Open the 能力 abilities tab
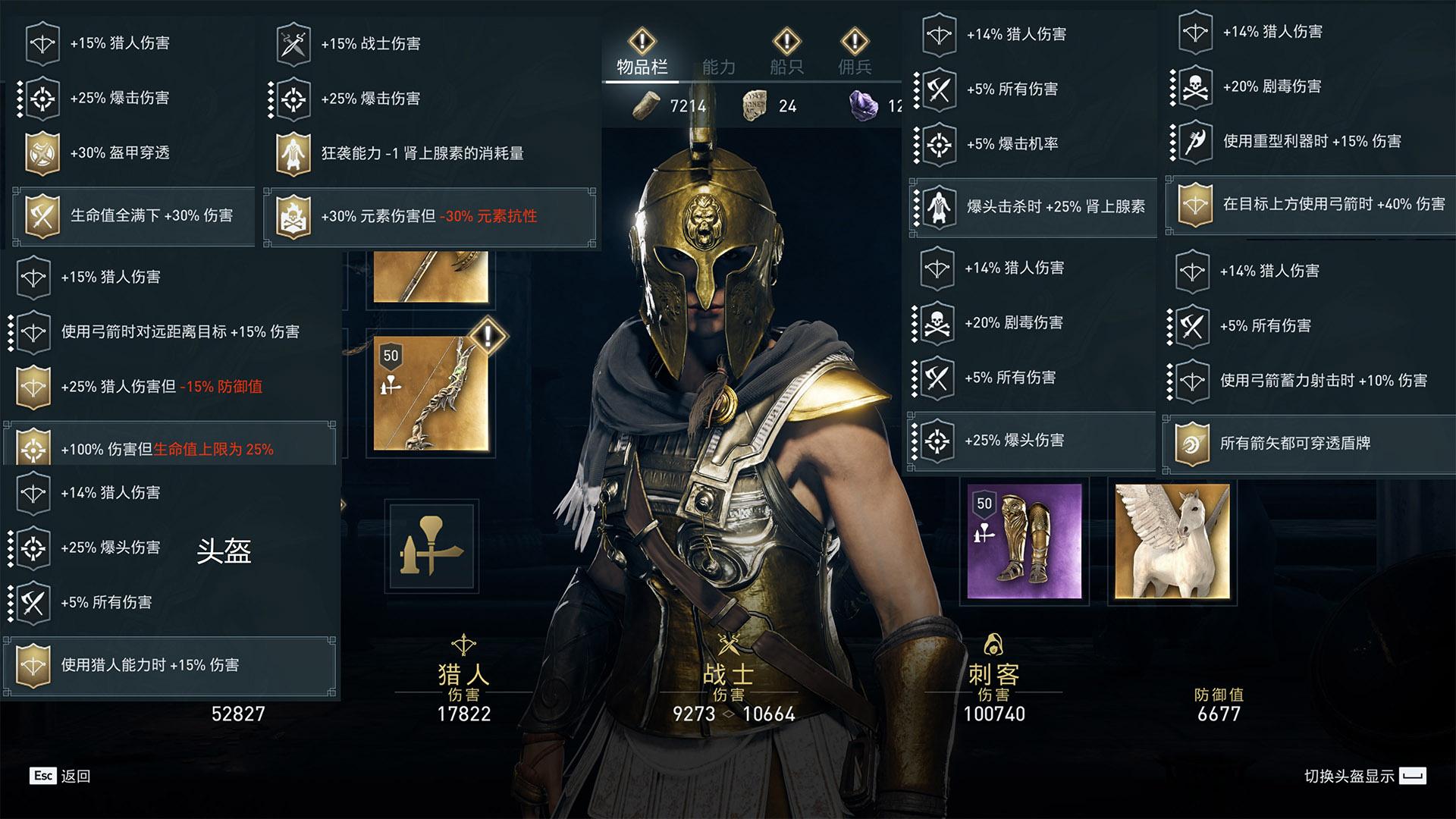The height and width of the screenshot is (819, 1456). tap(718, 67)
